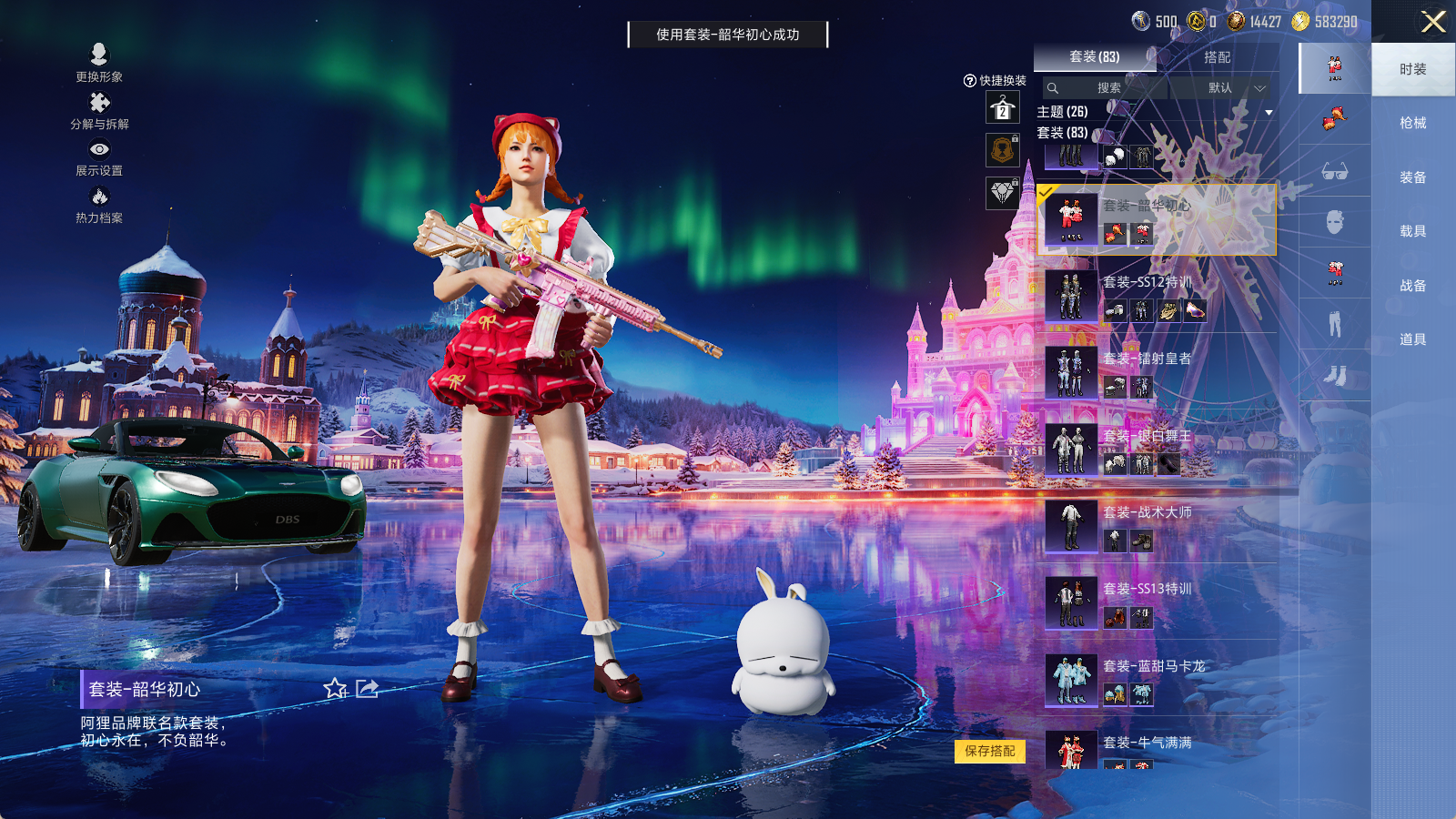Image resolution: width=1456 pixels, height=819 pixels.
Task: Open 展示设置 display settings
Action: 99,157
